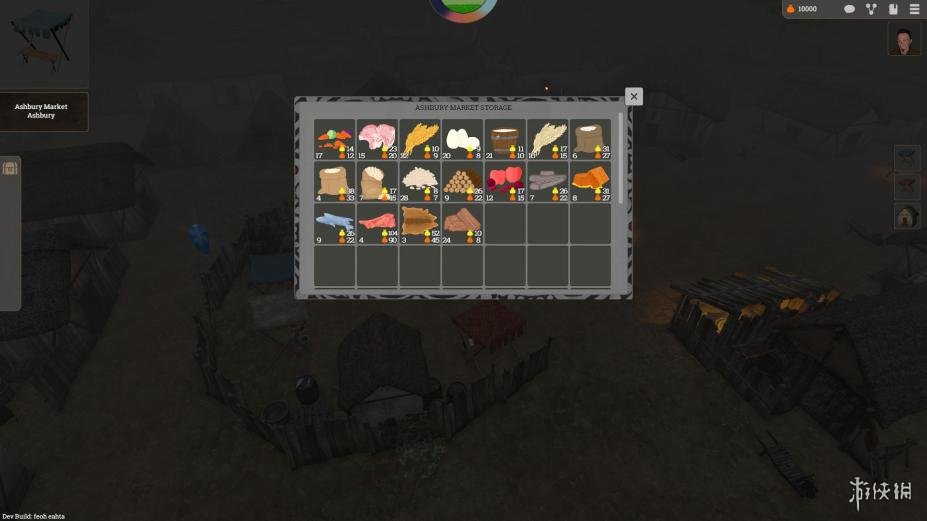Viewport: 927px width, 521px height.
Task: Select the wooden milk bucket slot
Action: pyautogui.click(x=505, y=140)
